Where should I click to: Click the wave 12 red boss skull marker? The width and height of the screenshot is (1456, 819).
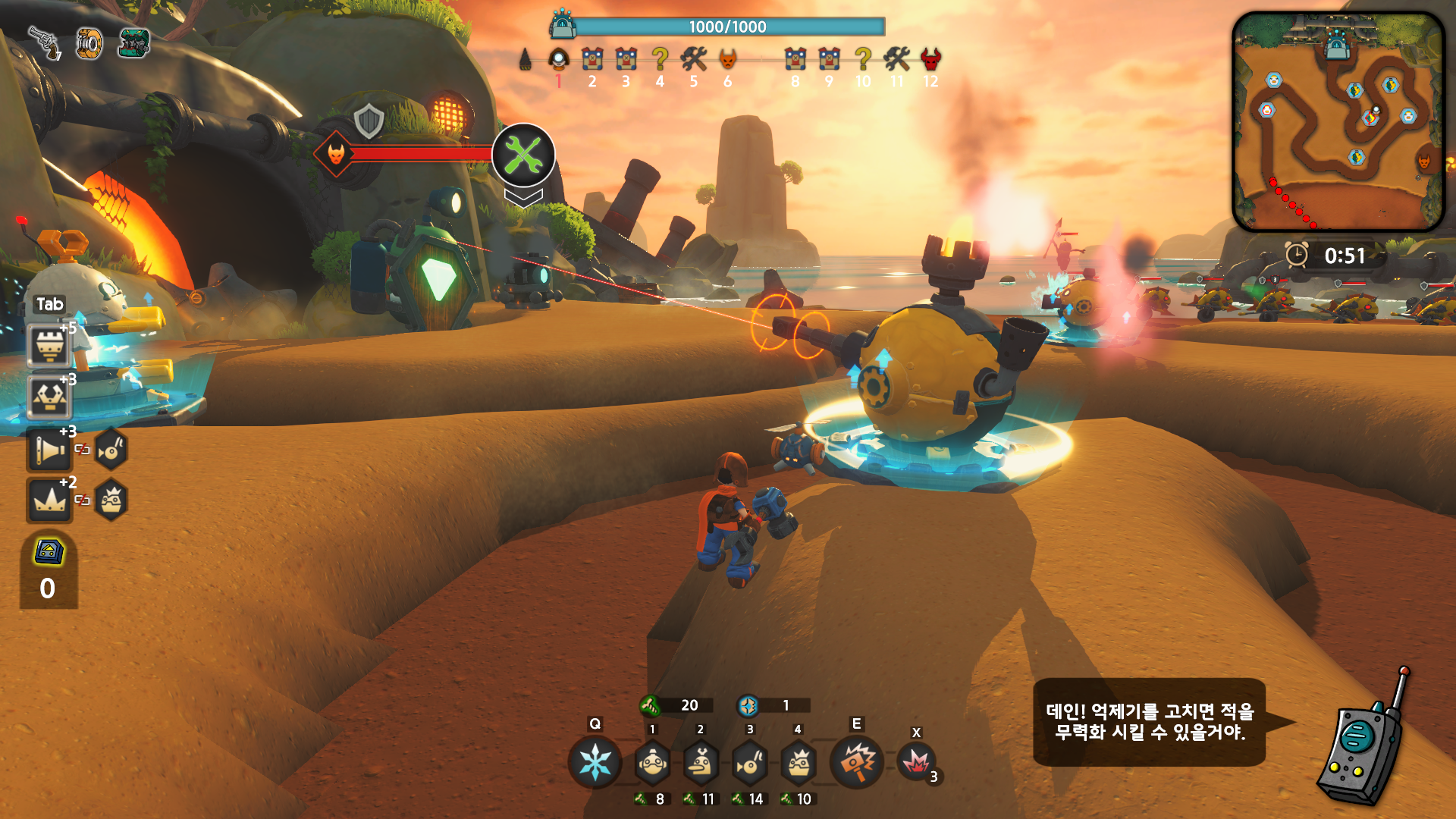pyautogui.click(x=930, y=59)
